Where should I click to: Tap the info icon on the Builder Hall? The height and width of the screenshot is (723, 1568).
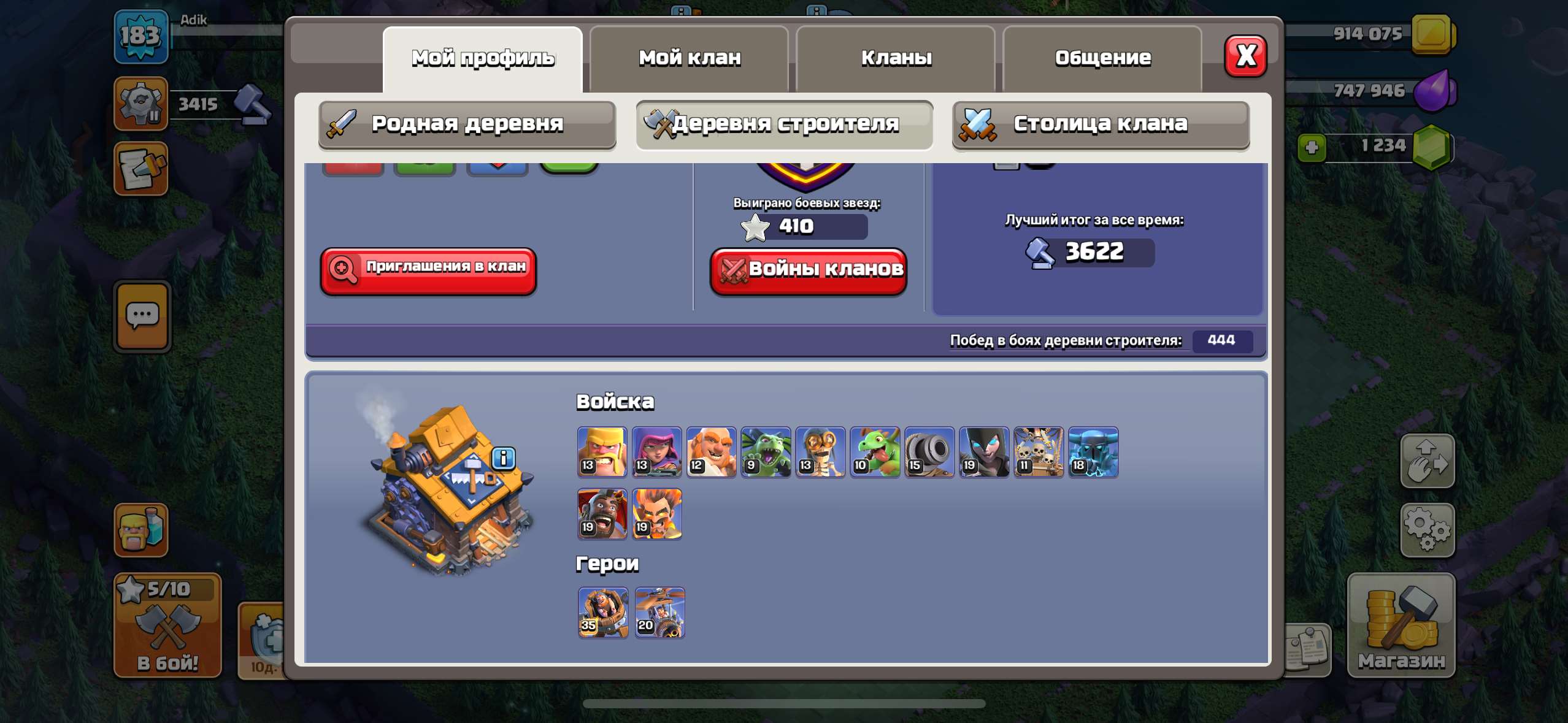[x=504, y=459]
